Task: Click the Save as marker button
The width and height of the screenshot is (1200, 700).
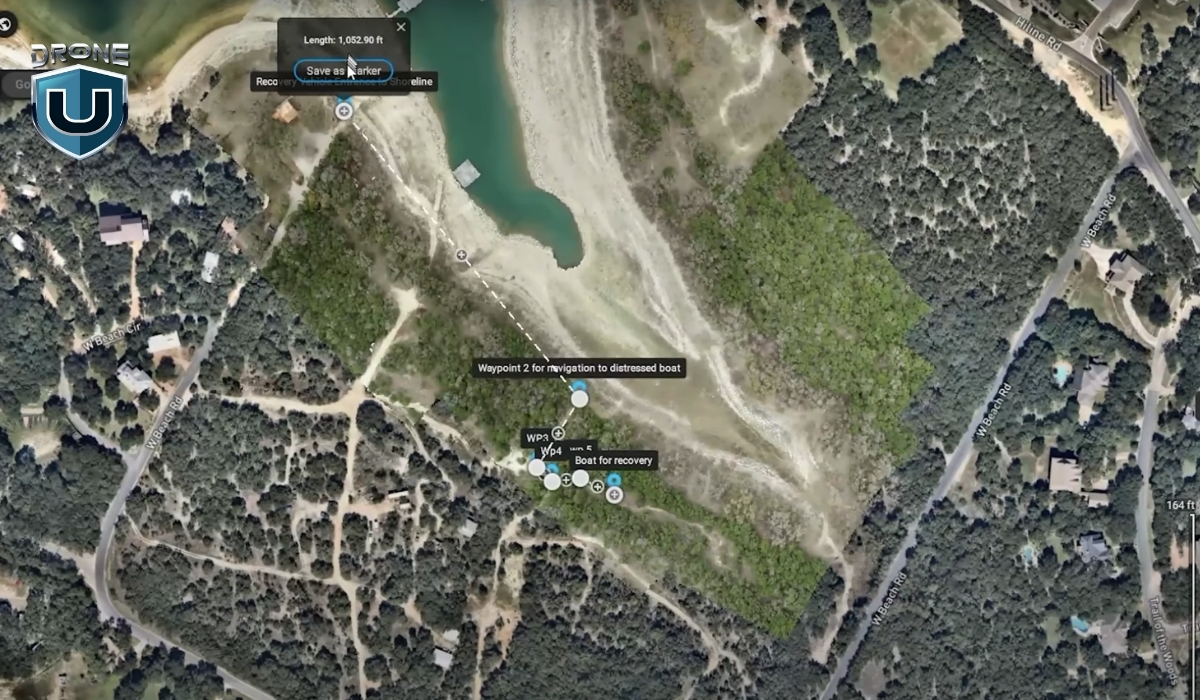Action: pos(343,71)
